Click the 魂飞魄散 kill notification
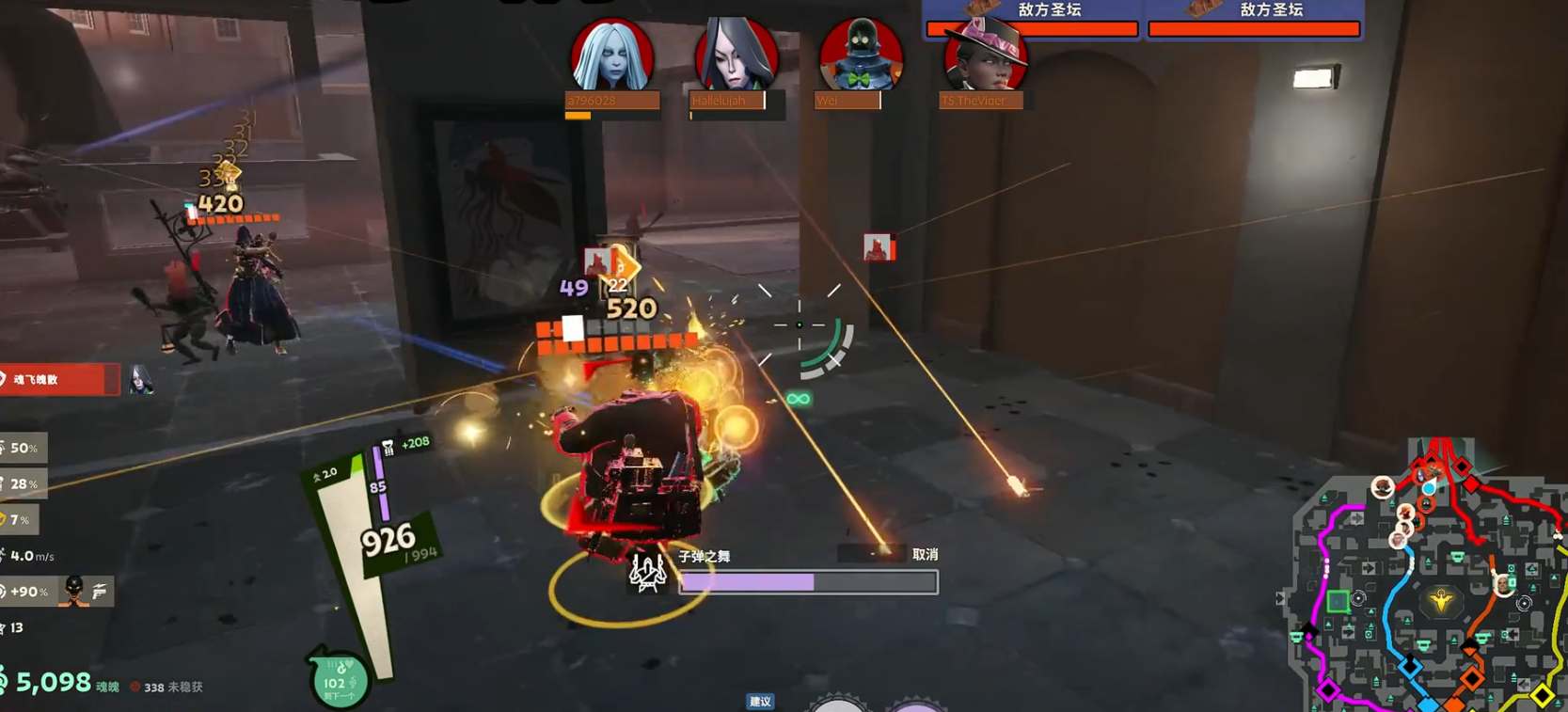 pos(58,379)
